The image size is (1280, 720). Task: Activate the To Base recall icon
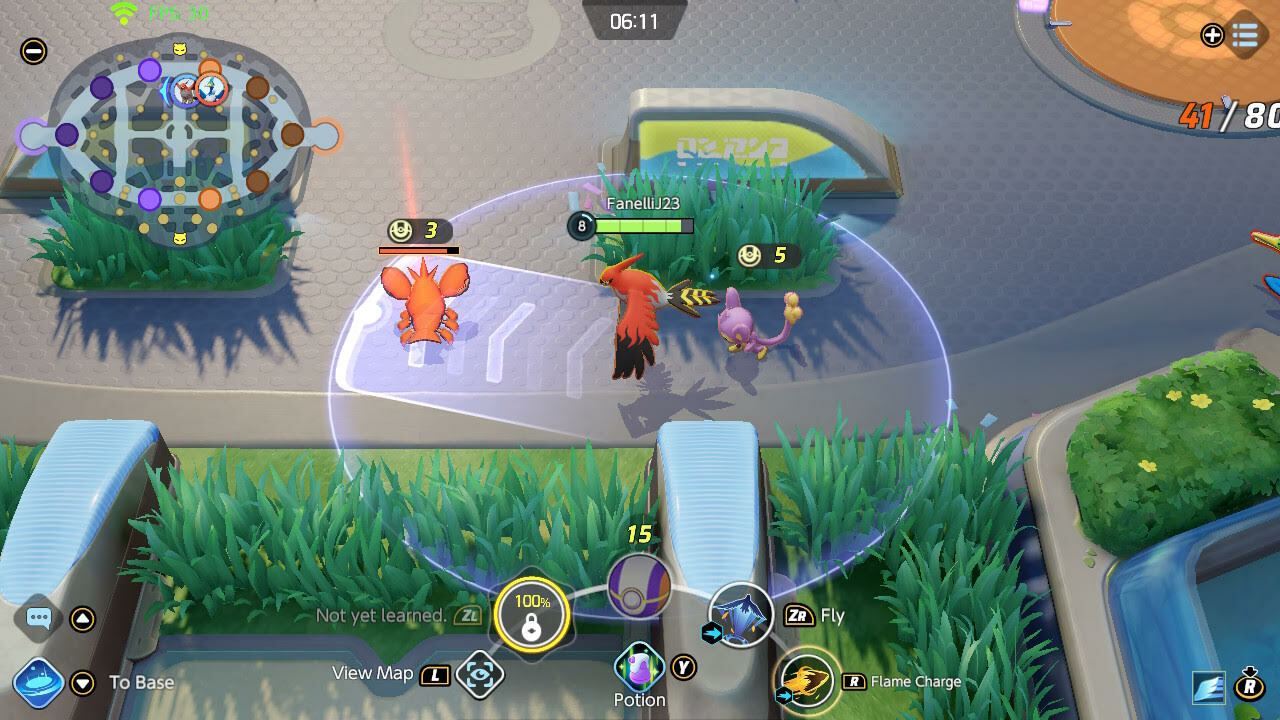pyautogui.click(x=39, y=684)
